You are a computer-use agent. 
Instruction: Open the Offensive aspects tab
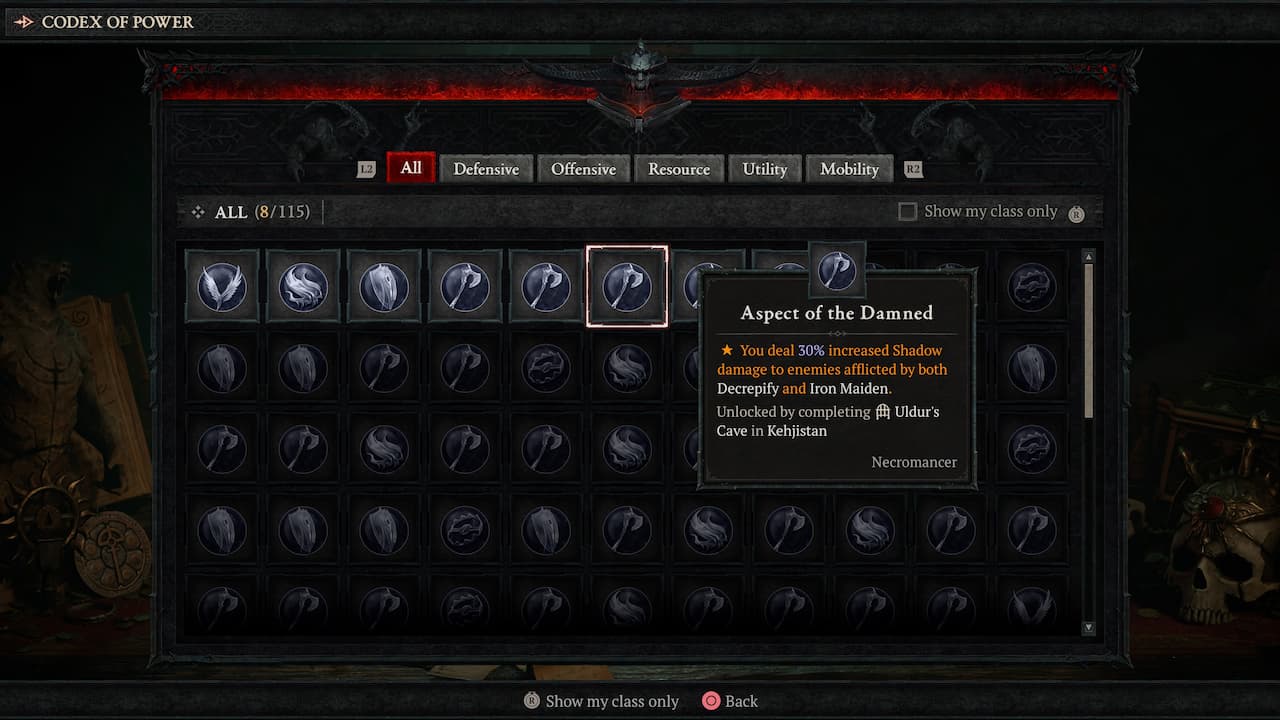coord(584,169)
